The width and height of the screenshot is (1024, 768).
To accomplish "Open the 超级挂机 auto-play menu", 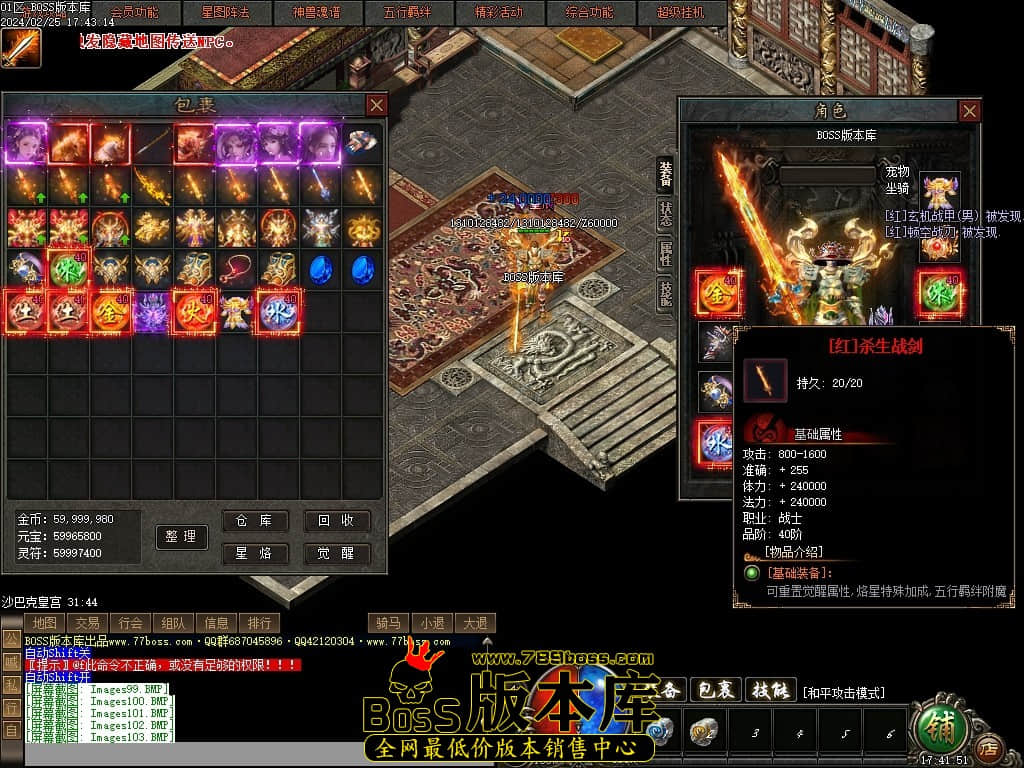I will tap(681, 13).
